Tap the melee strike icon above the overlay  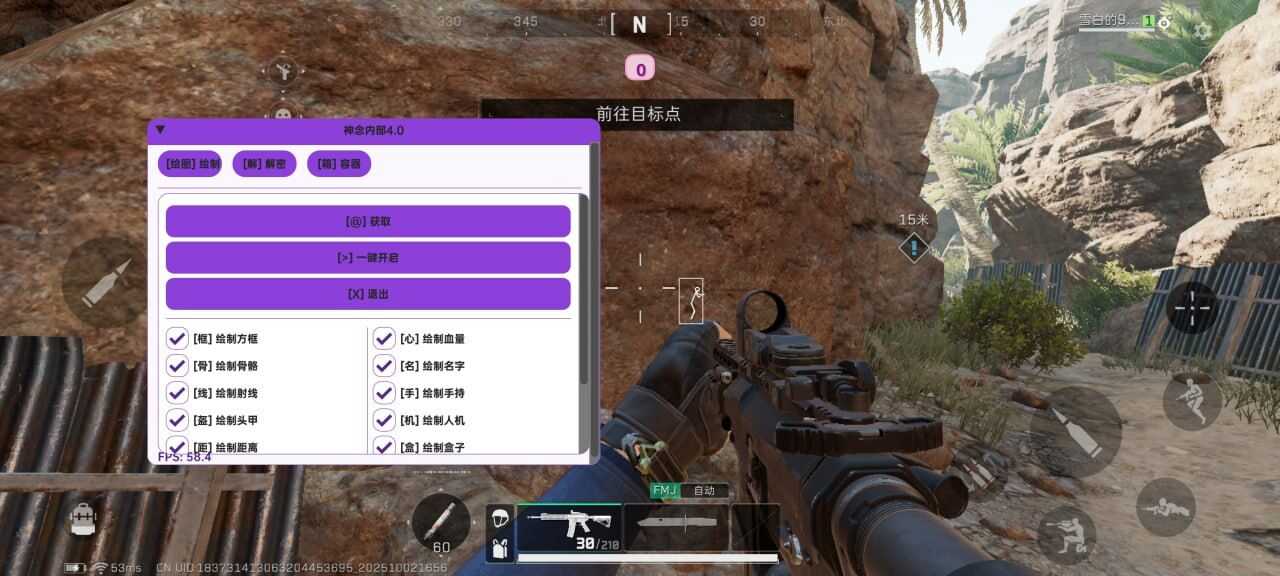283,71
